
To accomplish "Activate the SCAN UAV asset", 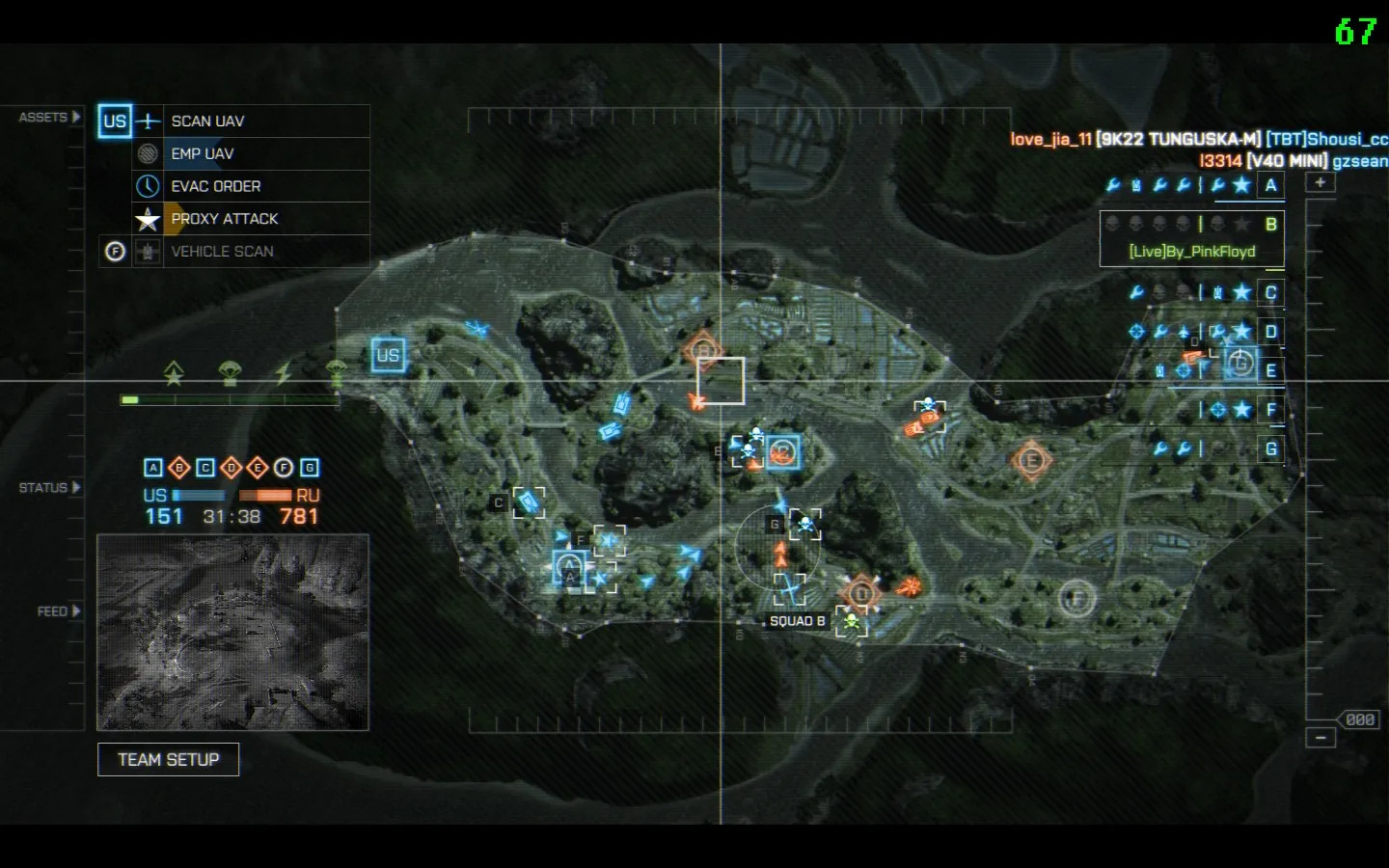I will (x=207, y=122).
